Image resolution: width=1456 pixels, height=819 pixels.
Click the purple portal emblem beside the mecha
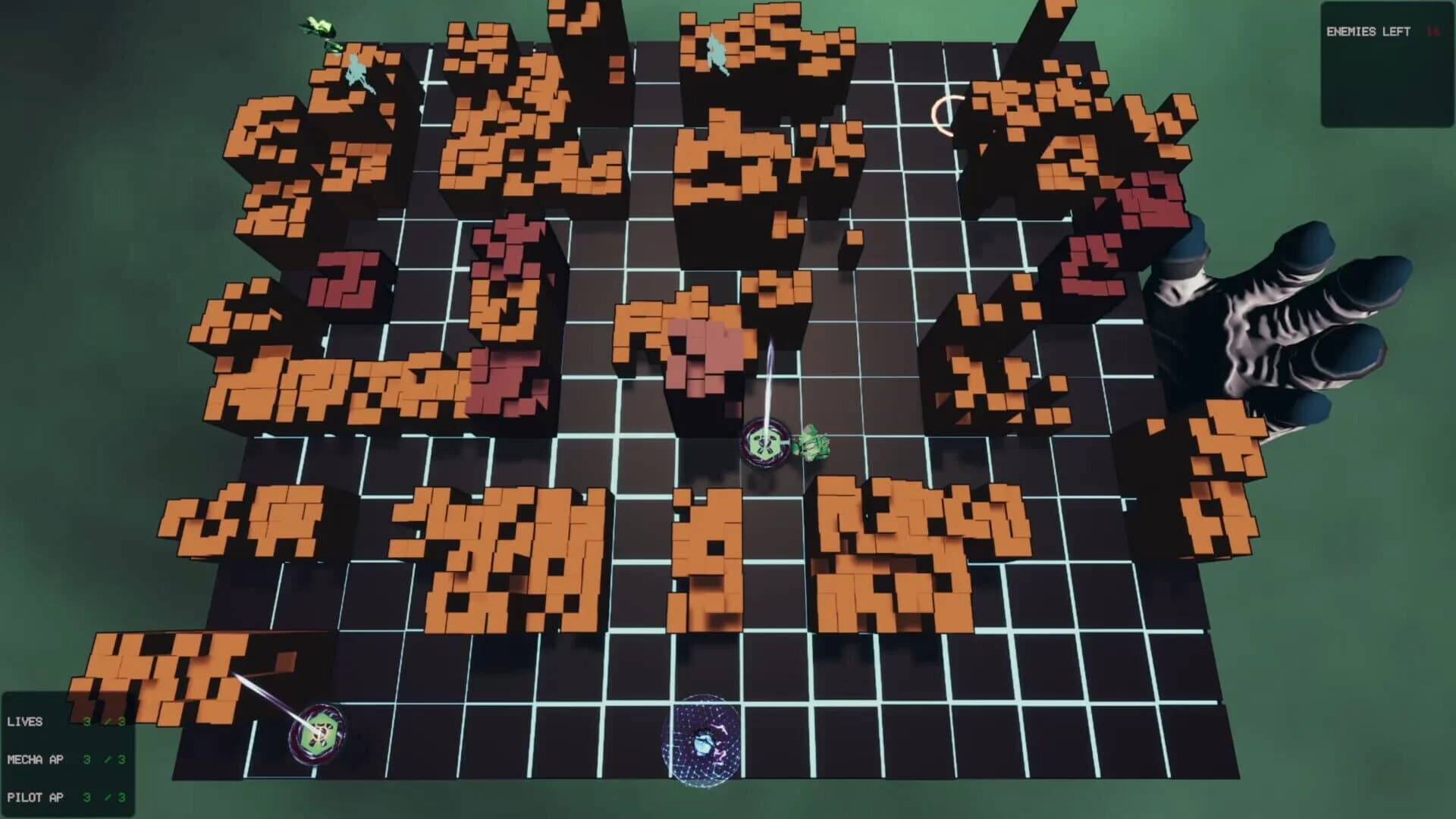tap(767, 441)
